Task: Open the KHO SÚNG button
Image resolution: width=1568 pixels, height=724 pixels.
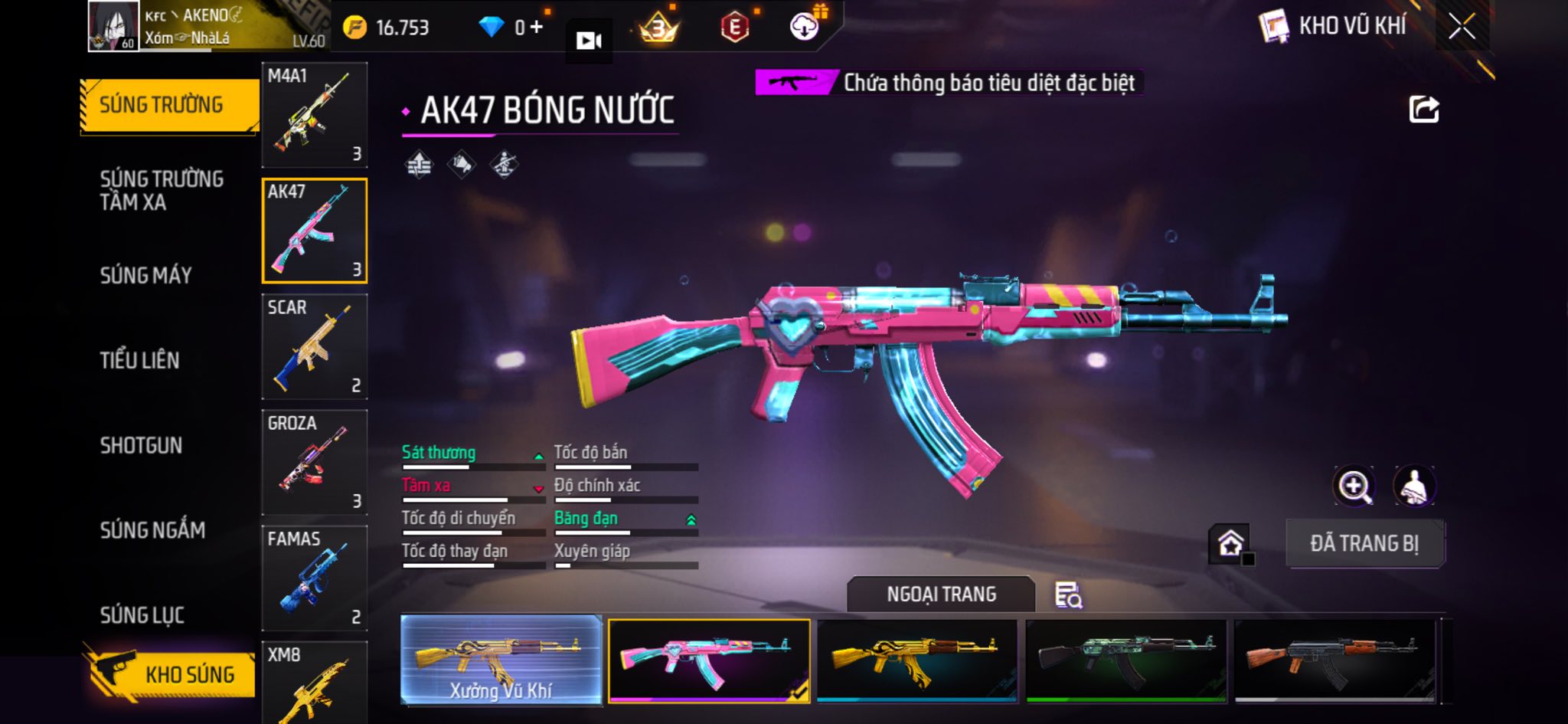Action: pos(171,674)
